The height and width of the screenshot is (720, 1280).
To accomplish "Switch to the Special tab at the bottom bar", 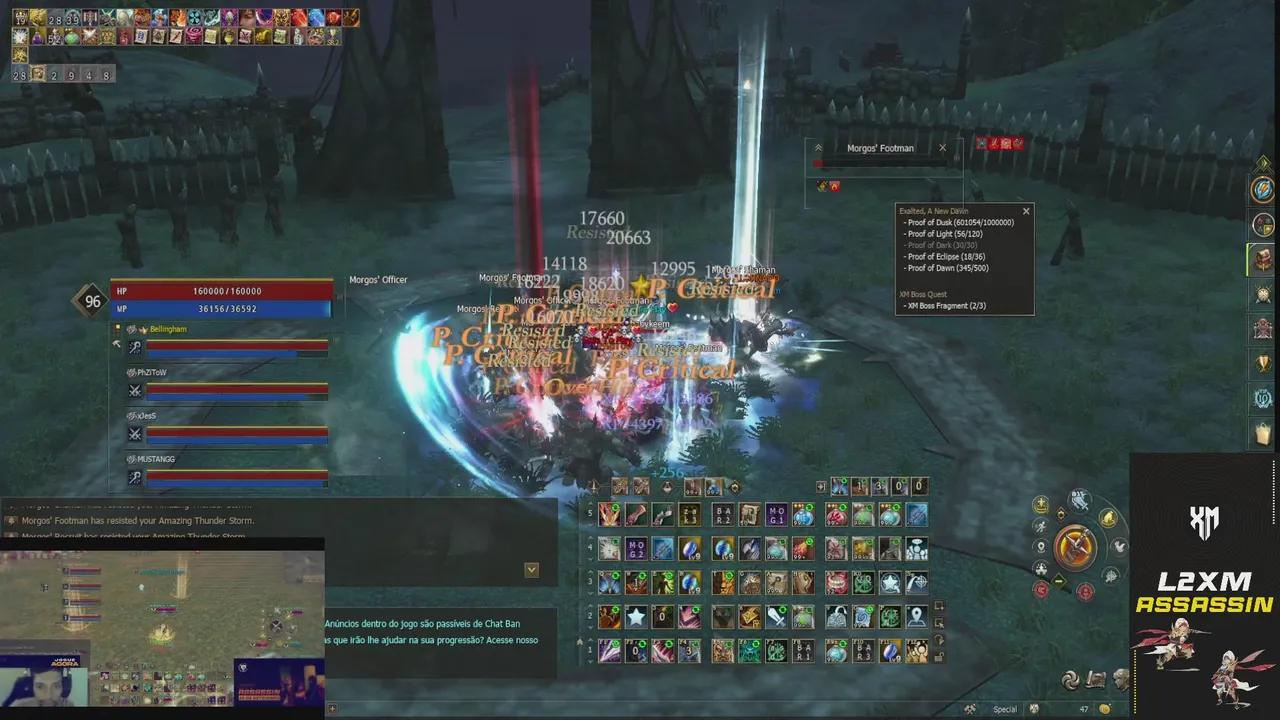I will [1004, 708].
